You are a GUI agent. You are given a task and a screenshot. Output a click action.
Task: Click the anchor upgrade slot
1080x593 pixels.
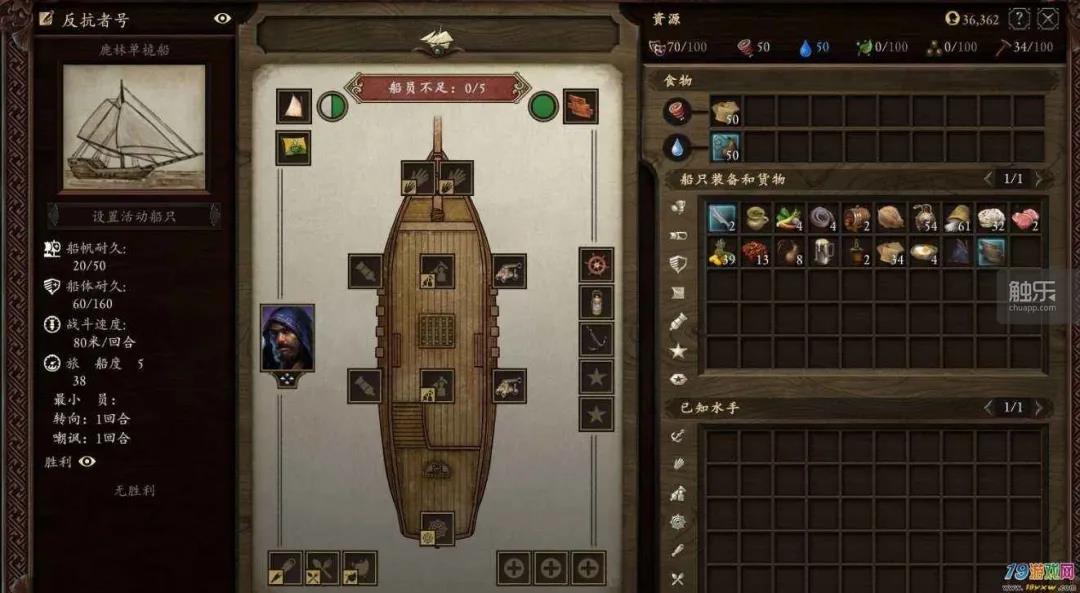tap(596, 339)
